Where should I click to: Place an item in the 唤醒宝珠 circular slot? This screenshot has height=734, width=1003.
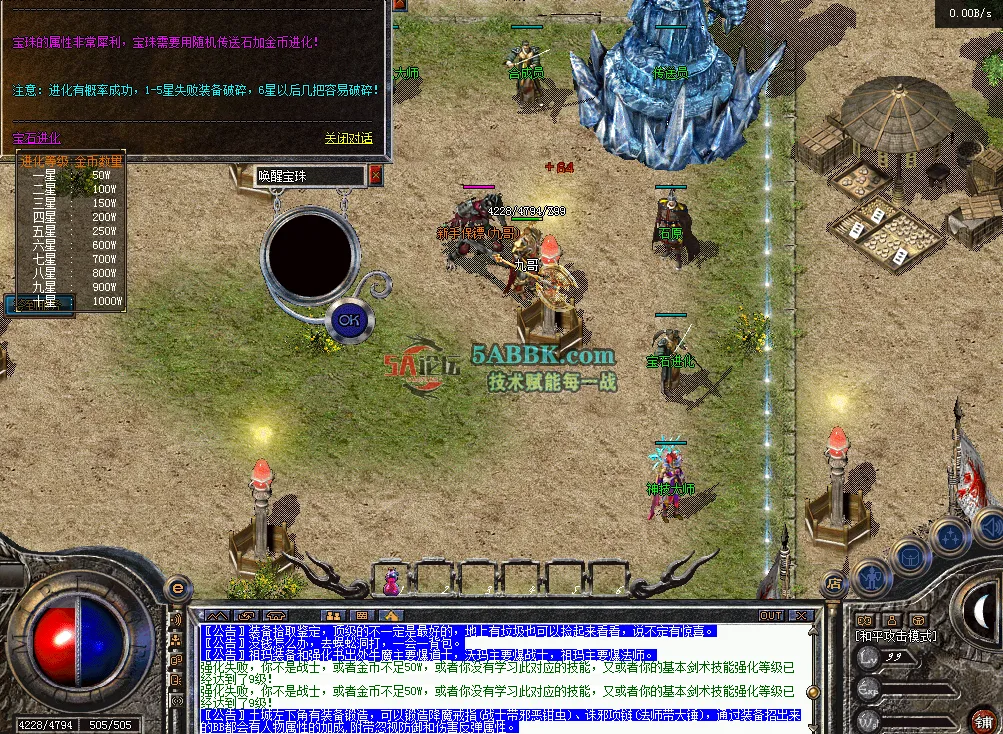tap(309, 253)
